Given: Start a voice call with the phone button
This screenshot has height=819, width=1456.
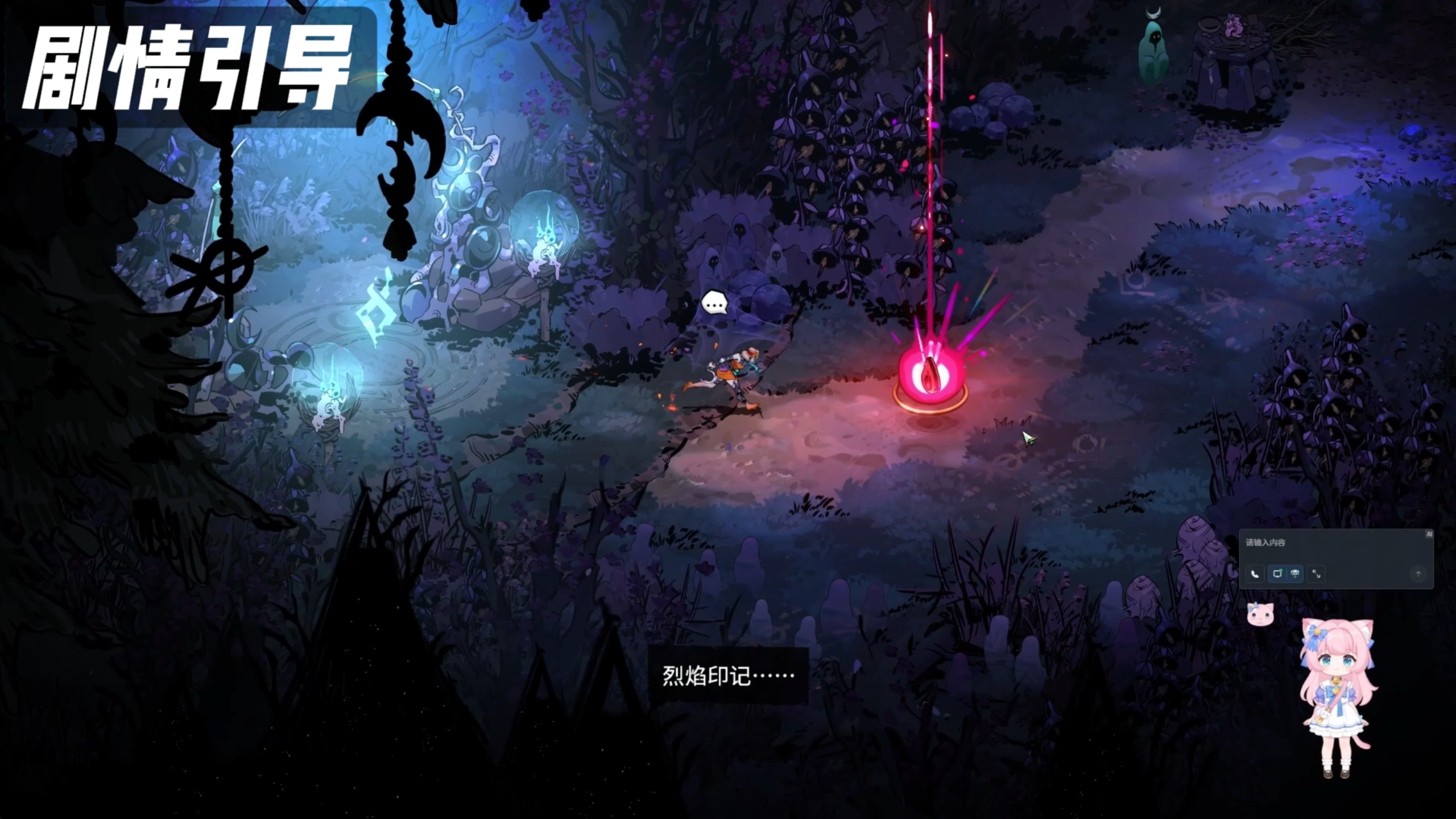Looking at the screenshot, I should click(x=1255, y=574).
